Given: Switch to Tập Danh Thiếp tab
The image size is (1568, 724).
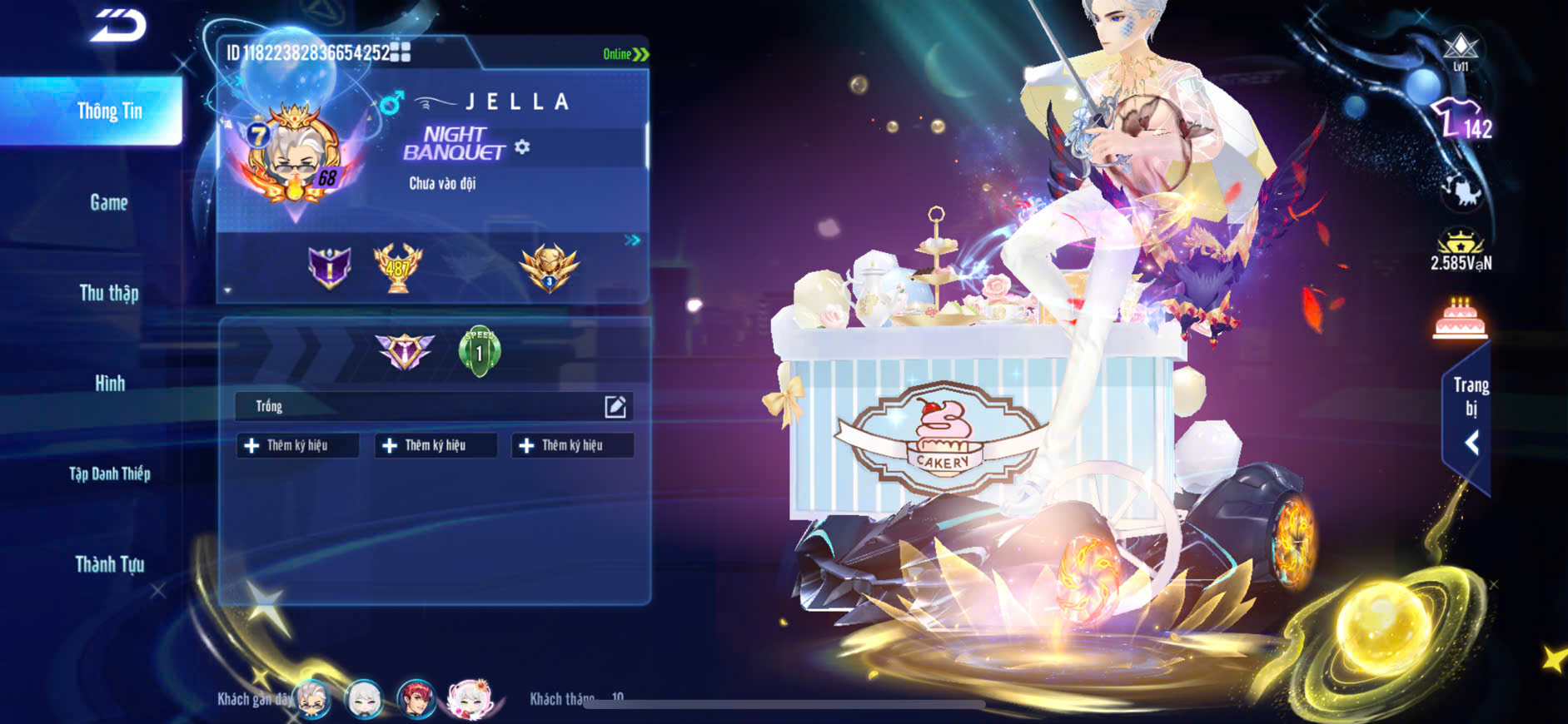Looking at the screenshot, I should coord(109,474).
